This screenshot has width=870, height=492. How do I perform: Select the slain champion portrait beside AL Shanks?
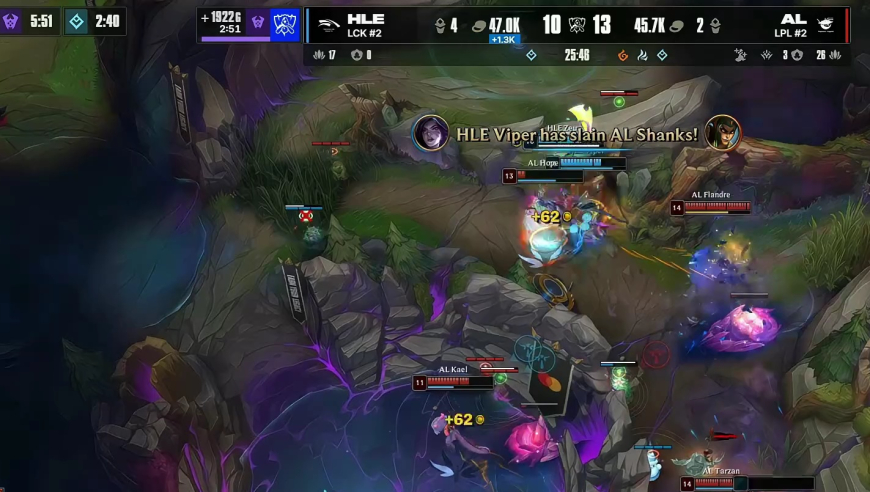[x=722, y=133]
